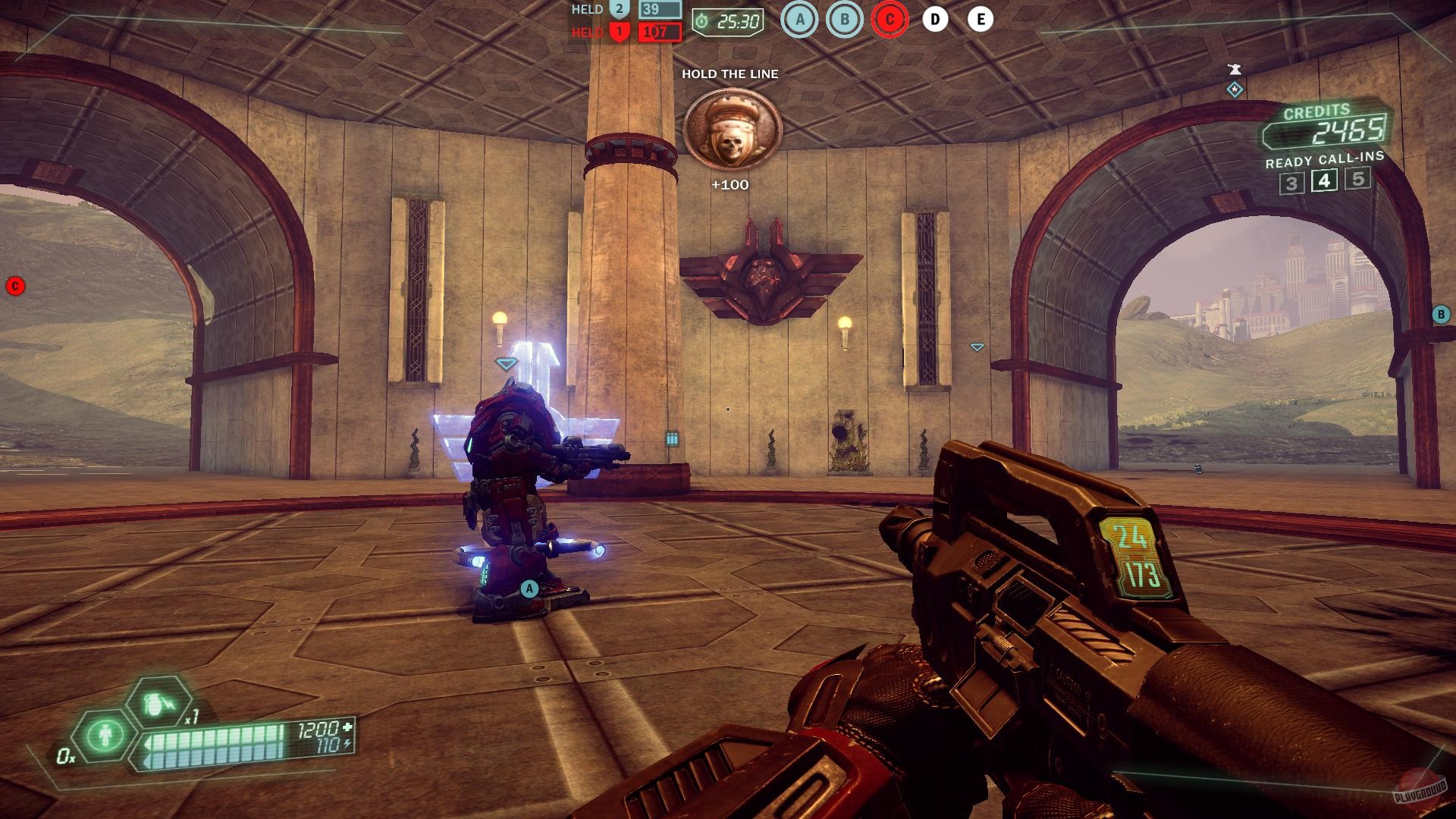The height and width of the screenshot is (819, 1456).
Task: Select the player silhouette icon showing 0x
Action: click(105, 734)
